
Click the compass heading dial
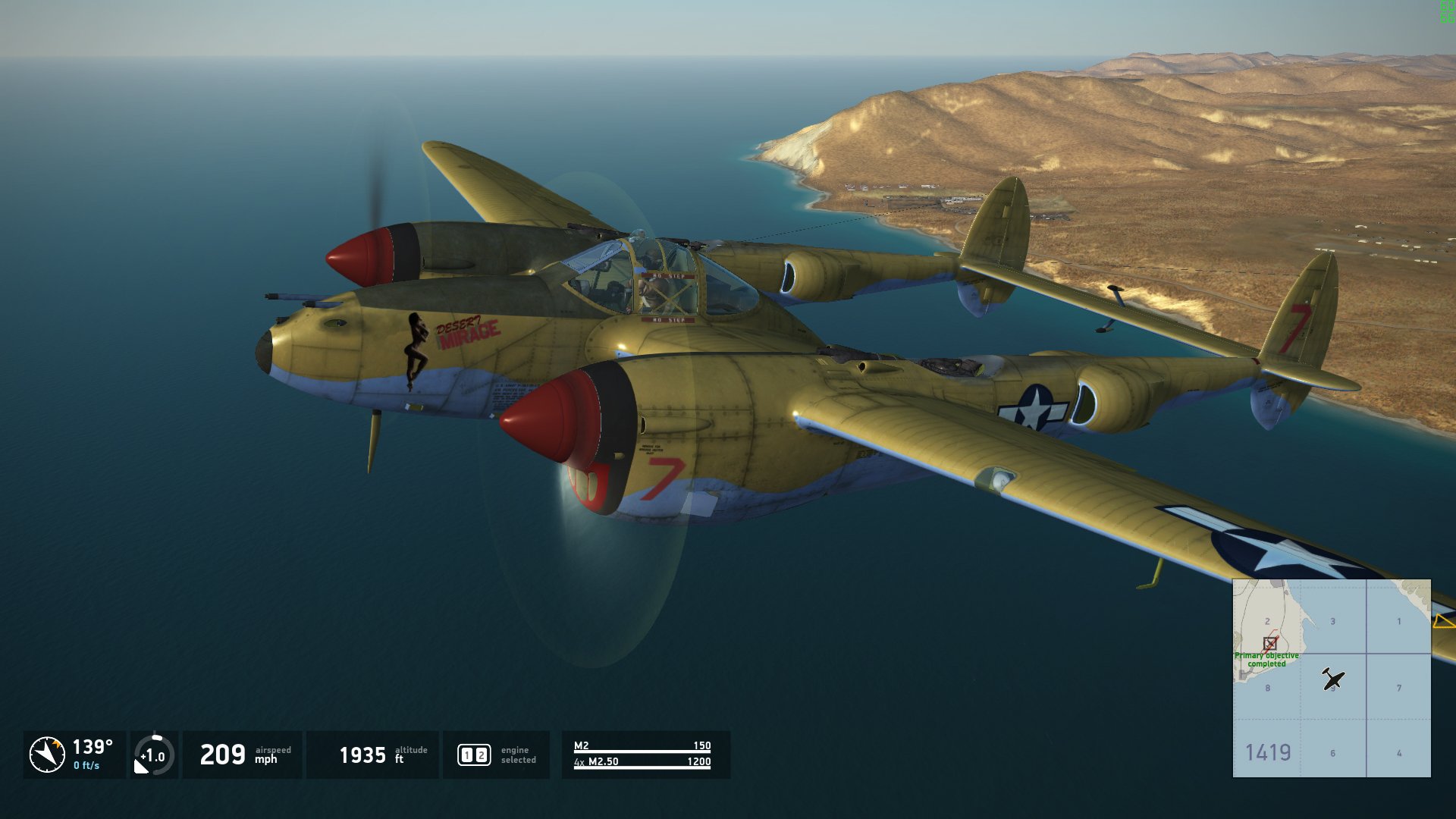(47, 755)
